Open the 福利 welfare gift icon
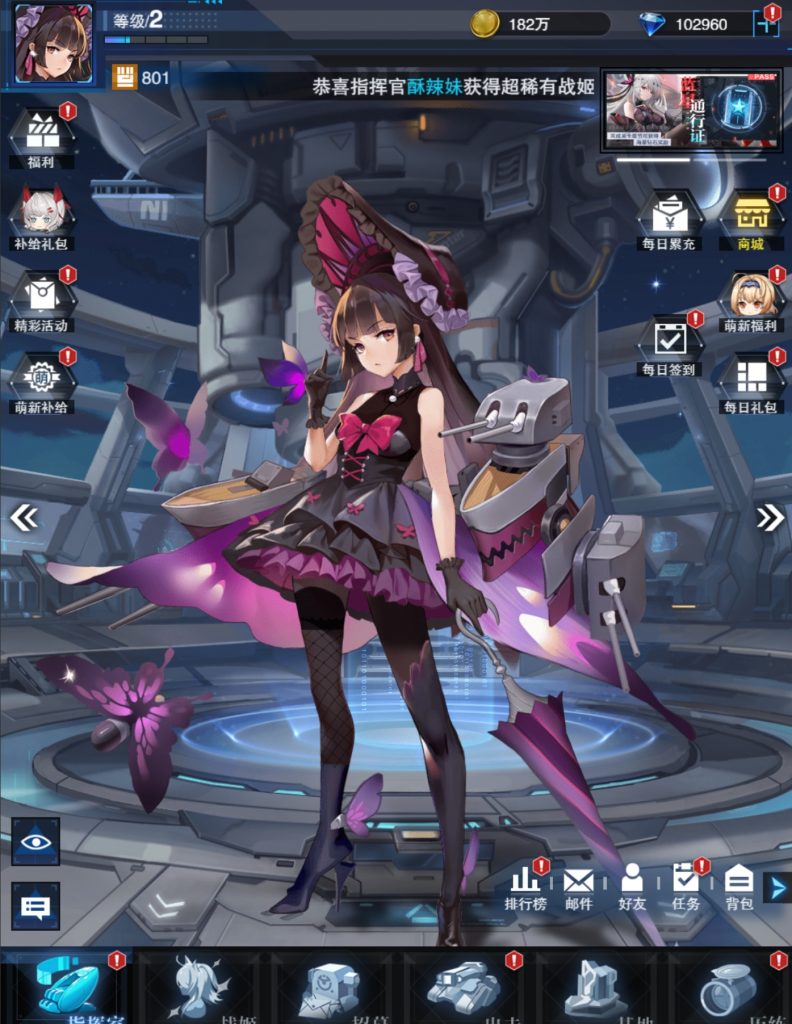This screenshot has width=792, height=1024. (x=42, y=135)
